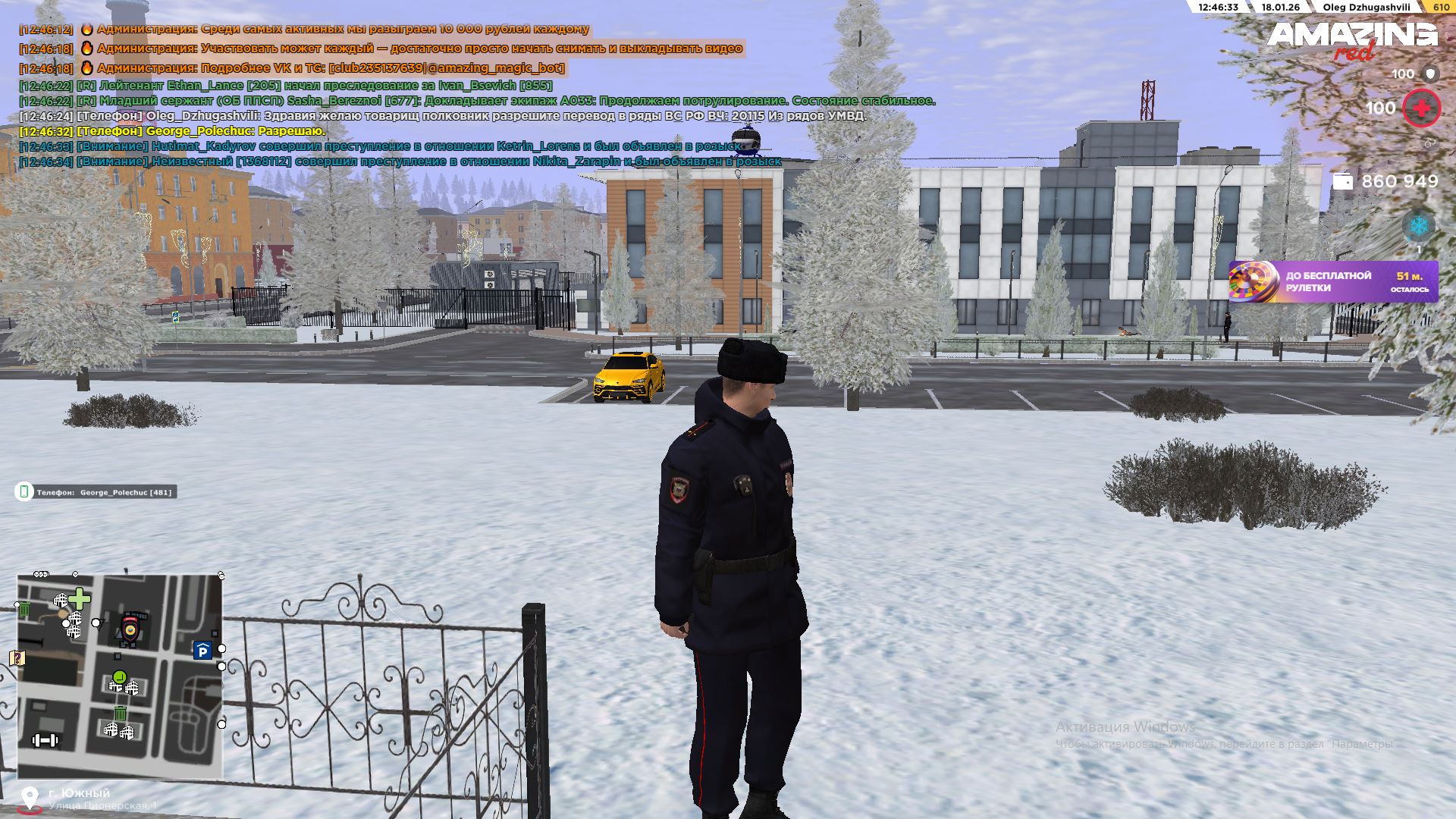Select the admin chat line with the VK link
The image size is (1456, 819).
(330, 68)
